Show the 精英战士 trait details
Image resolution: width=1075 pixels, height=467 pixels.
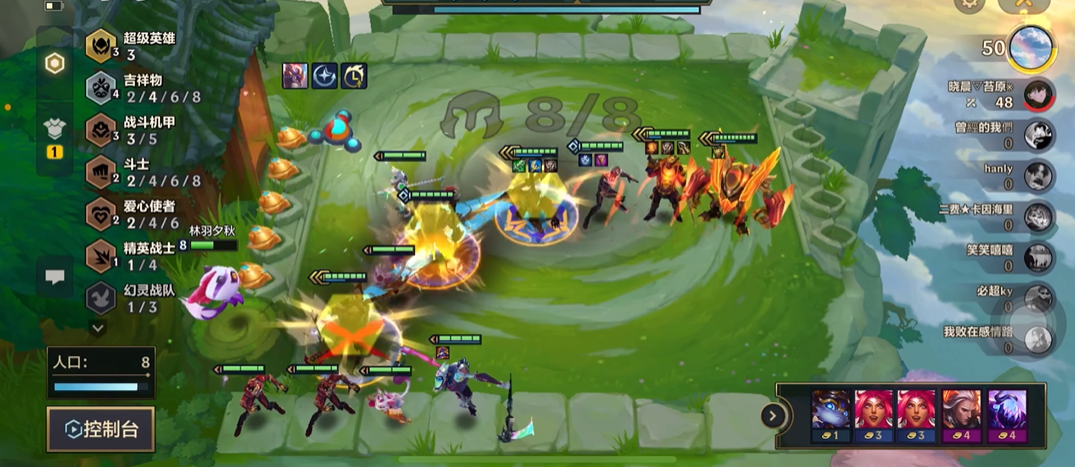click(100, 256)
